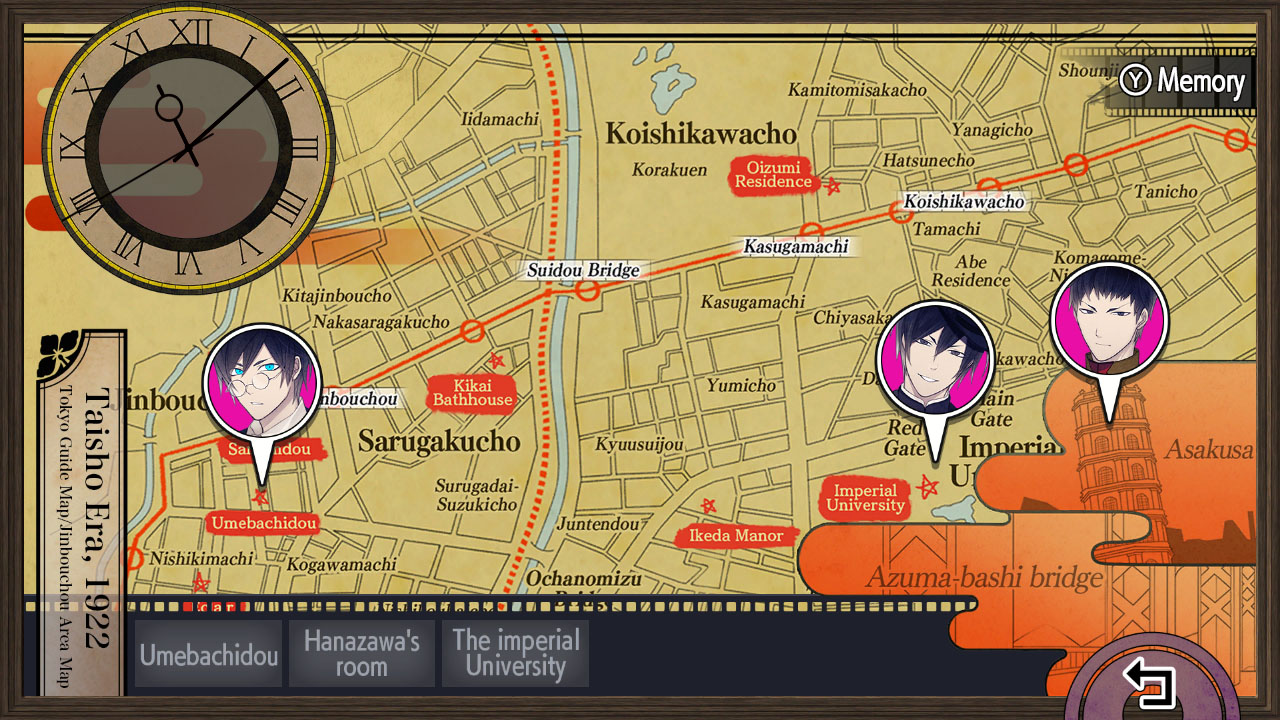Viewport: 1280px width, 720px height.
Task: Select the Oizumi Residence location marker
Action: [773, 175]
